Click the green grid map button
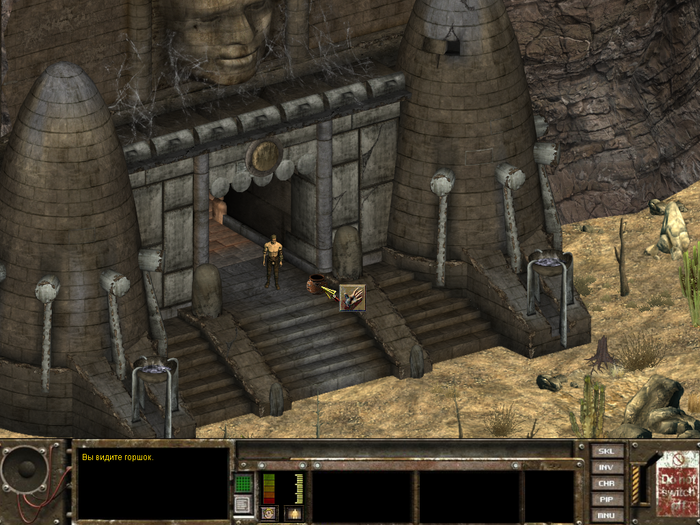This screenshot has height=525, width=700. click(243, 483)
